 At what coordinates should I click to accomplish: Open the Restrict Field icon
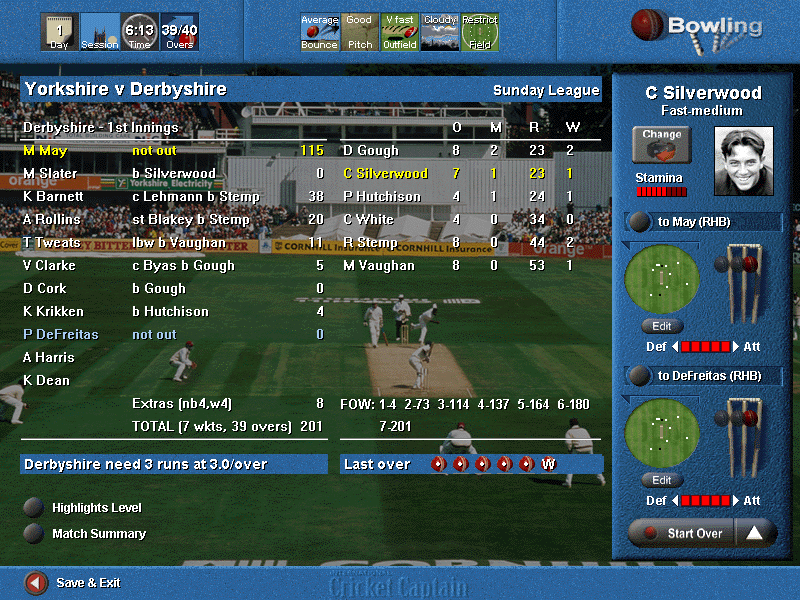[480, 32]
